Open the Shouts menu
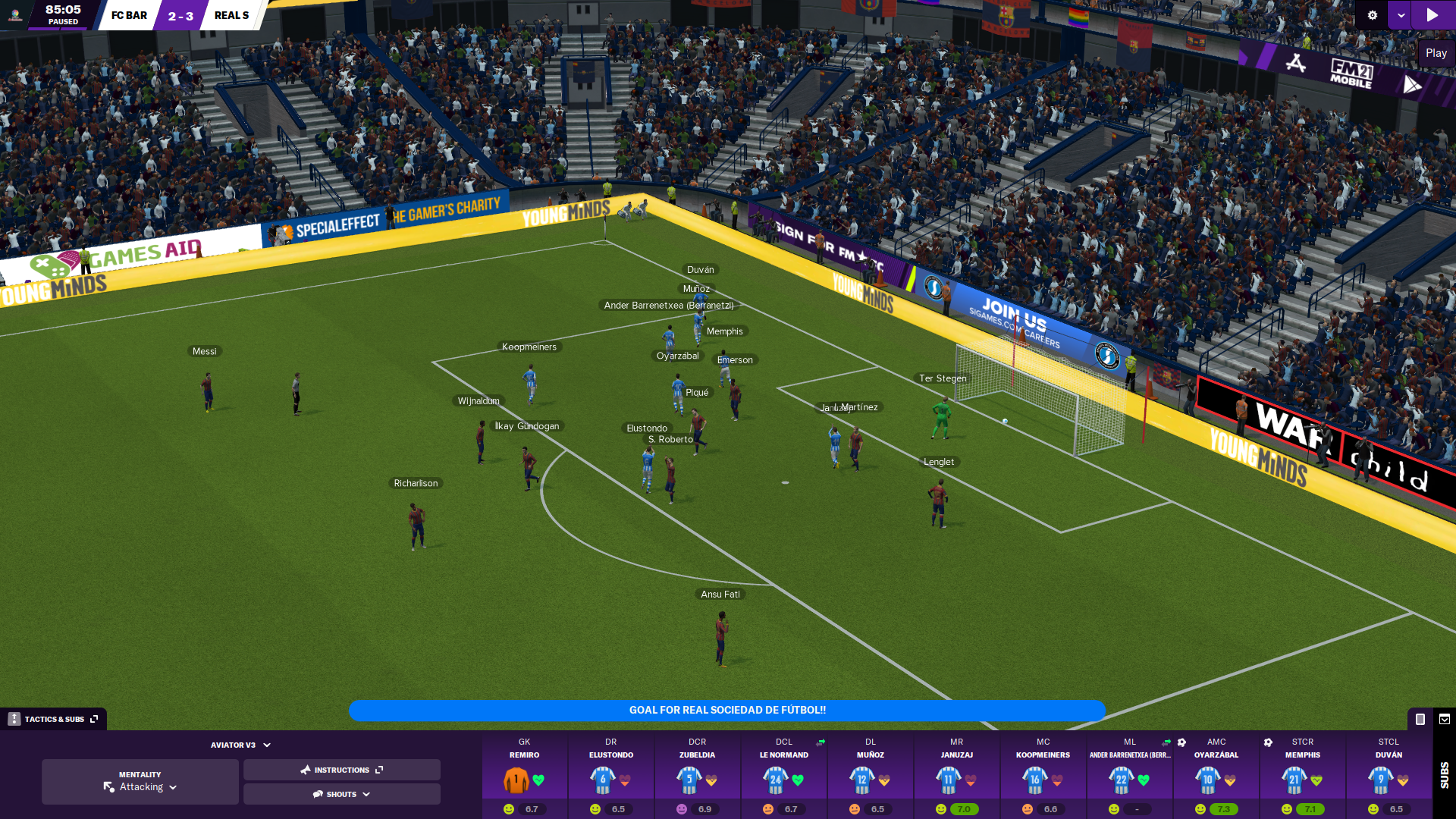Image resolution: width=1456 pixels, height=819 pixels. (341, 794)
